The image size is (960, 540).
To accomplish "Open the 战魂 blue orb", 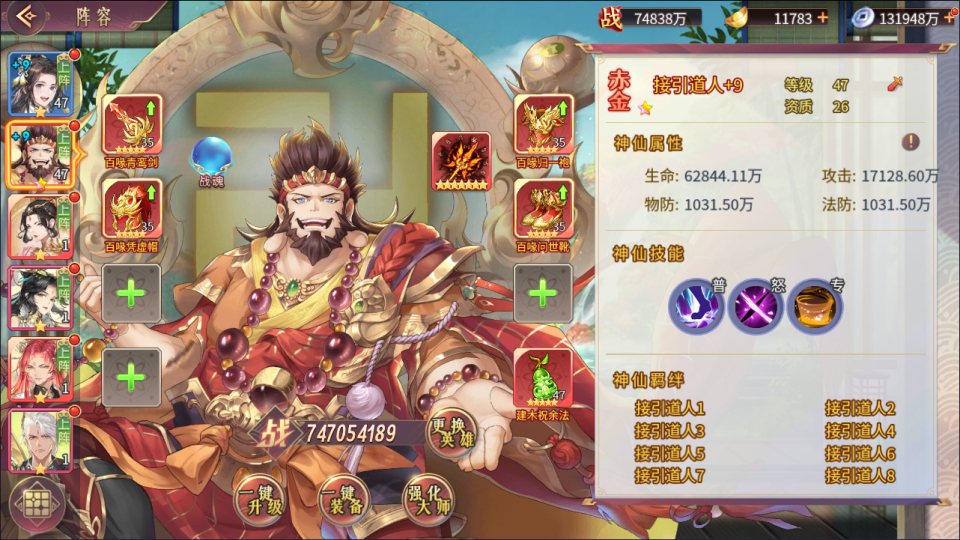I will tap(211, 156).
